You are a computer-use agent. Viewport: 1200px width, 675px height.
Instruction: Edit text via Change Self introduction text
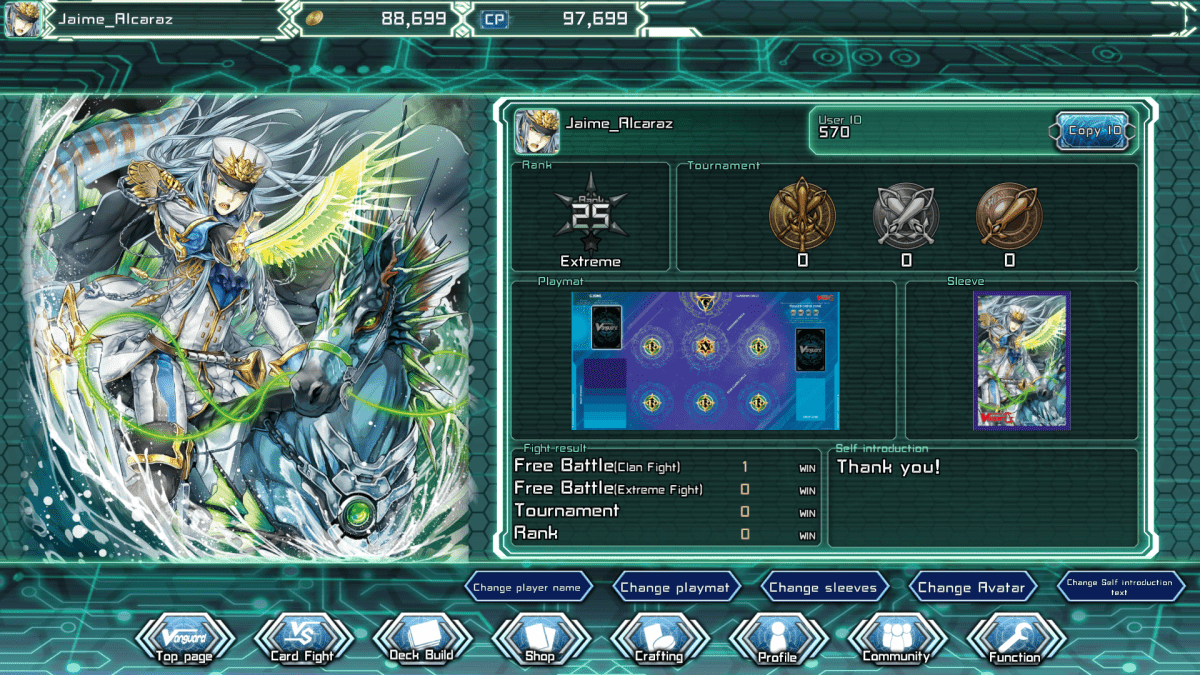click(1119, 588)
